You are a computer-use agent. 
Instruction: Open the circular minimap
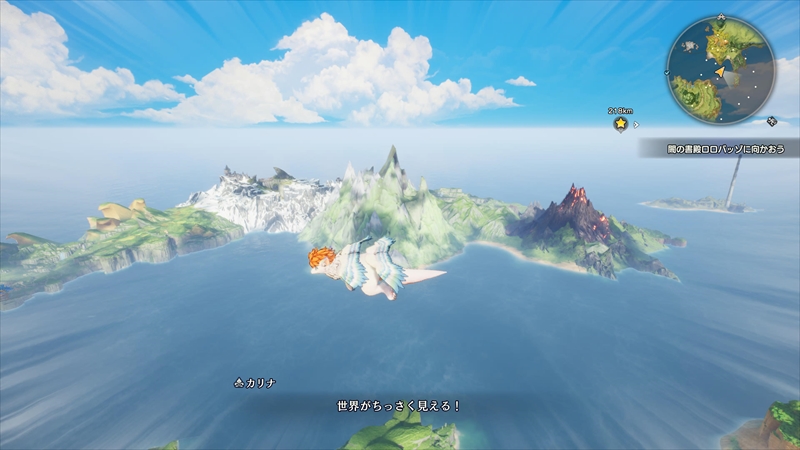click(x=720, y=70)
